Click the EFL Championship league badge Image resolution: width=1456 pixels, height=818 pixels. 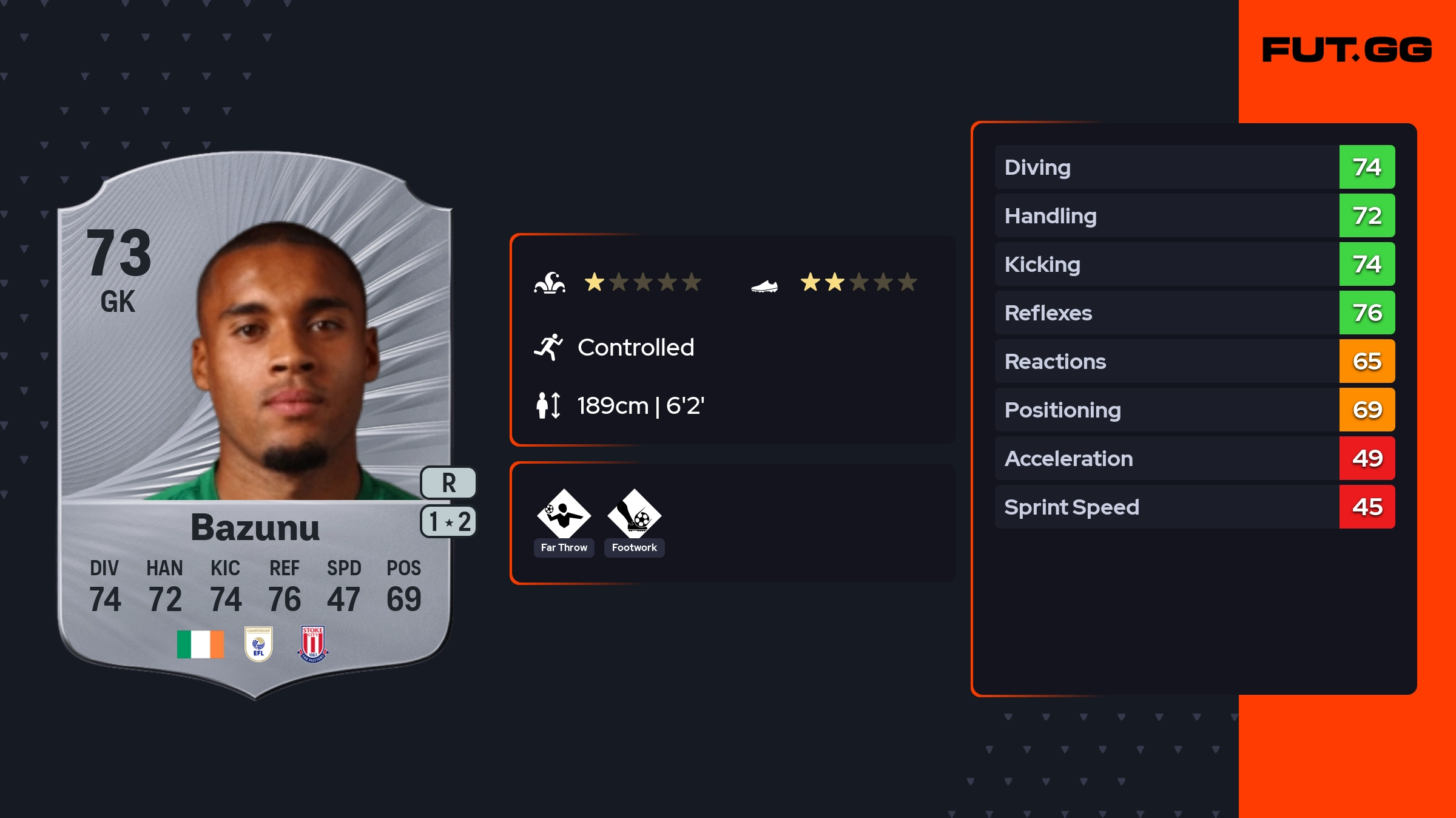[x=258, y=644]
